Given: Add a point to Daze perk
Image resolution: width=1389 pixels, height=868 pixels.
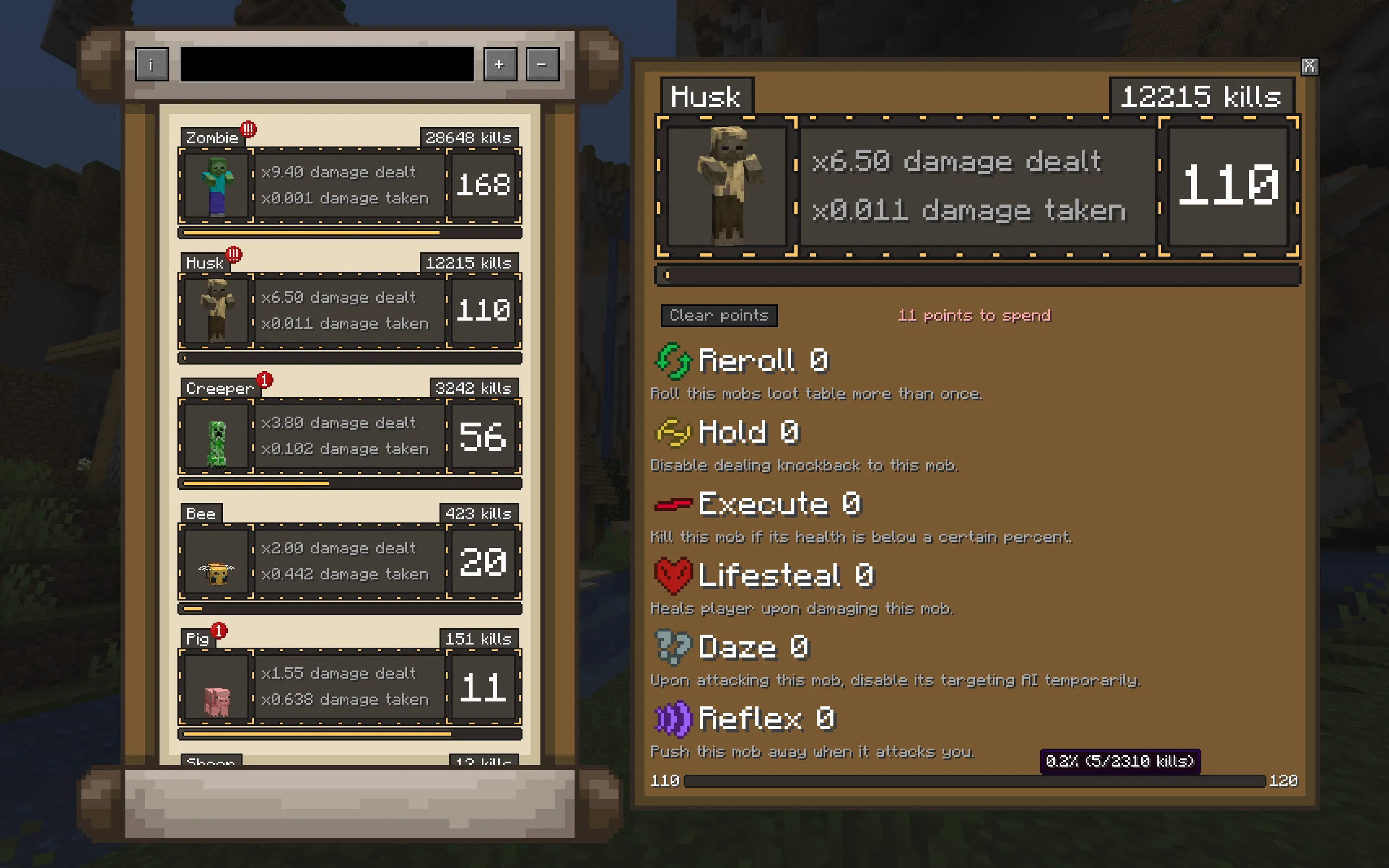Looking at the screenshot, I should [673, 647].
